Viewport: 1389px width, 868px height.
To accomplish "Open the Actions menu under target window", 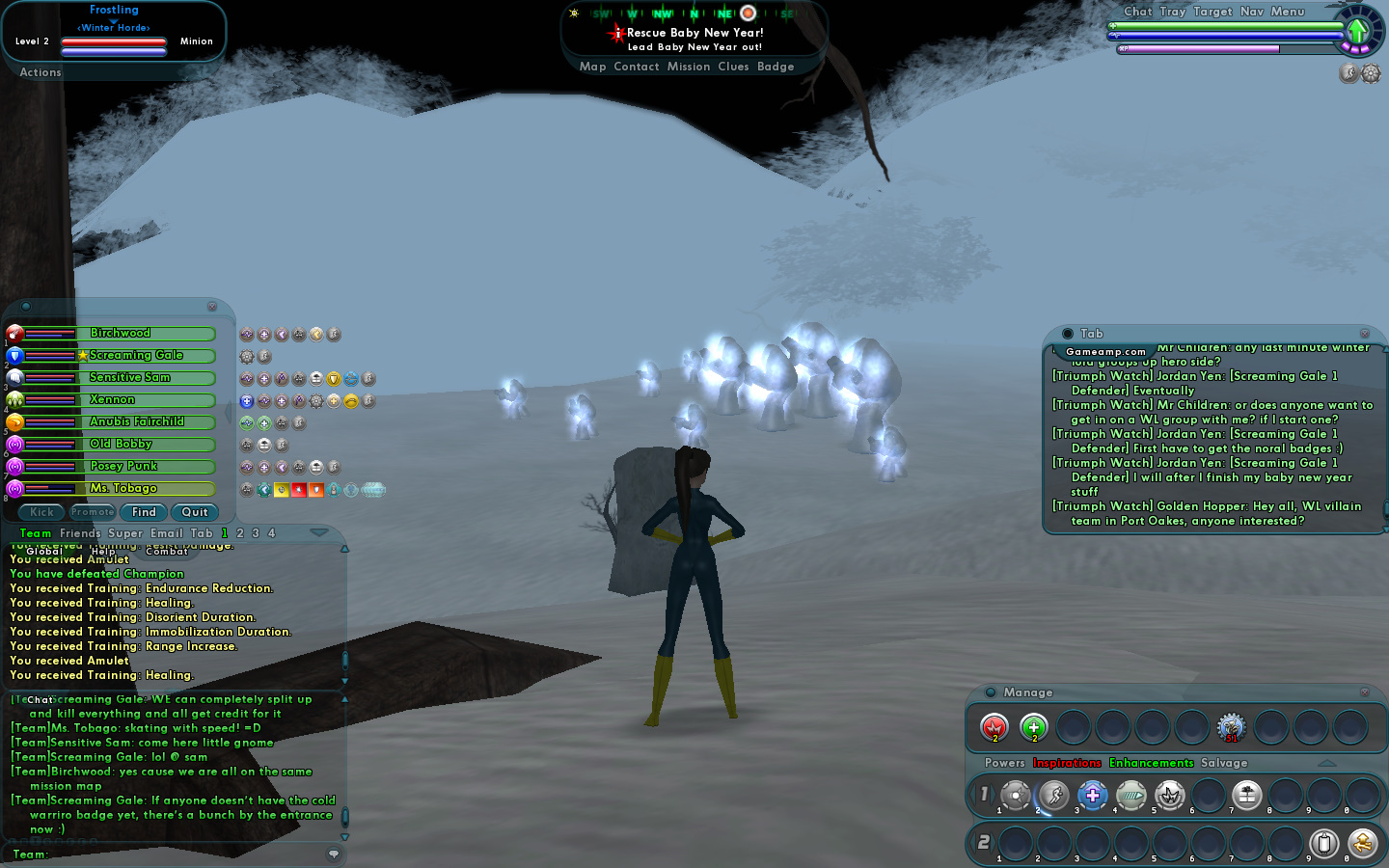I will pos(41,72).
